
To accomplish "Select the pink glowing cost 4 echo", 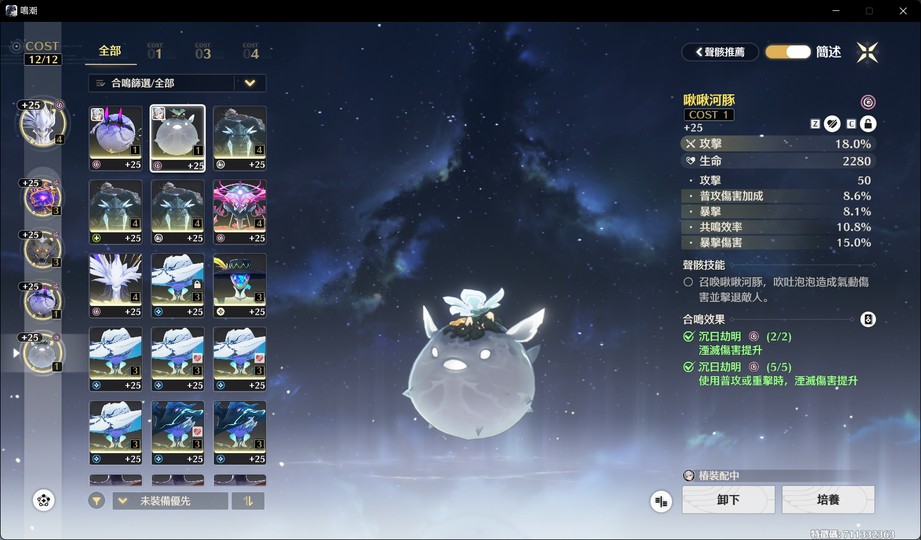I will [x=239, y=212].
